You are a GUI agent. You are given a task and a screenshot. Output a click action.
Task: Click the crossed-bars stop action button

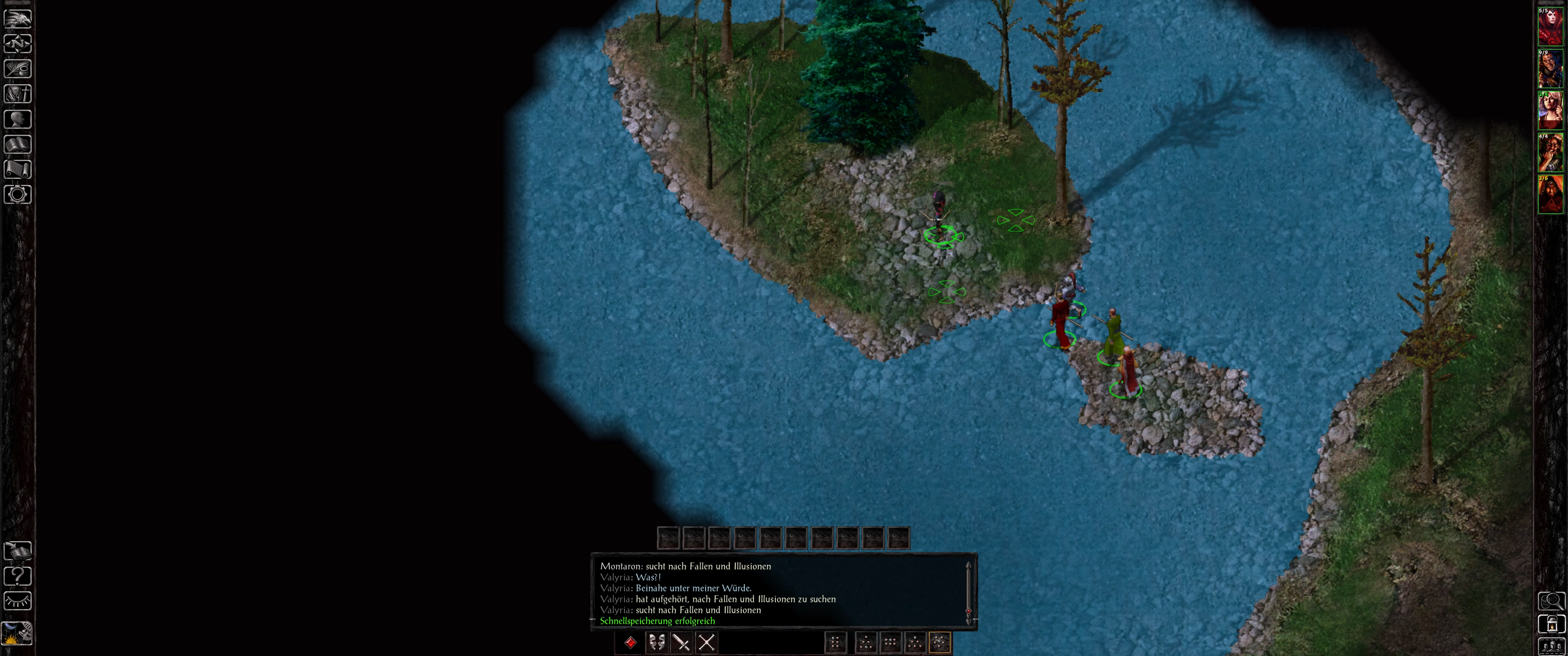point(706,642)
